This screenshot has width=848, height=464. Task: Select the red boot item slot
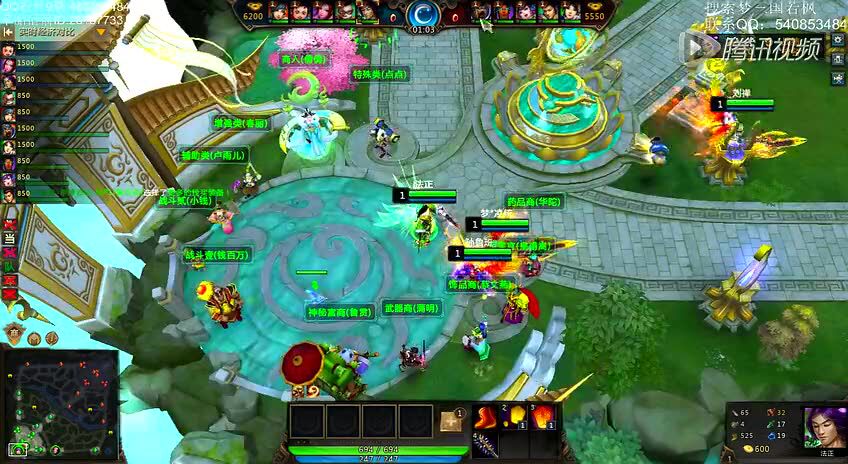coord(486,417)
